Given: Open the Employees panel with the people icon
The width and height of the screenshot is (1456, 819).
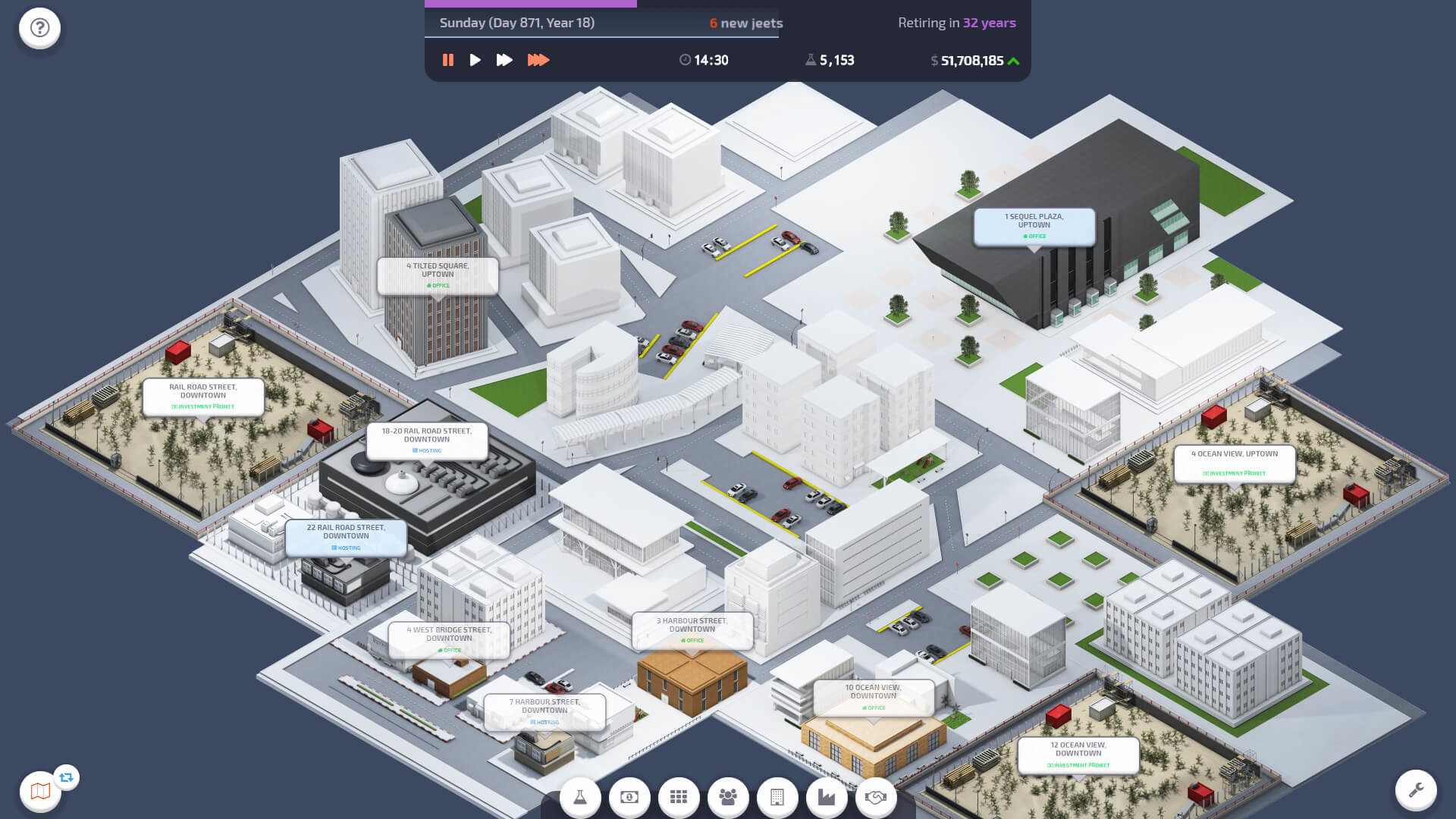Looking at the screenshot, I should 728,797.
